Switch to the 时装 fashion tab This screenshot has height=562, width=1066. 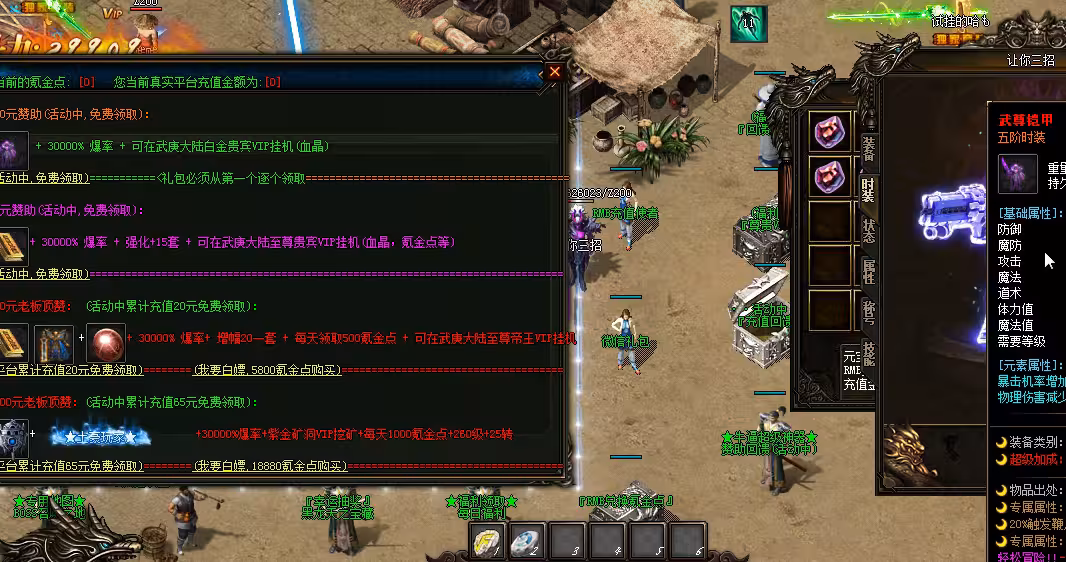pos(867,190)
